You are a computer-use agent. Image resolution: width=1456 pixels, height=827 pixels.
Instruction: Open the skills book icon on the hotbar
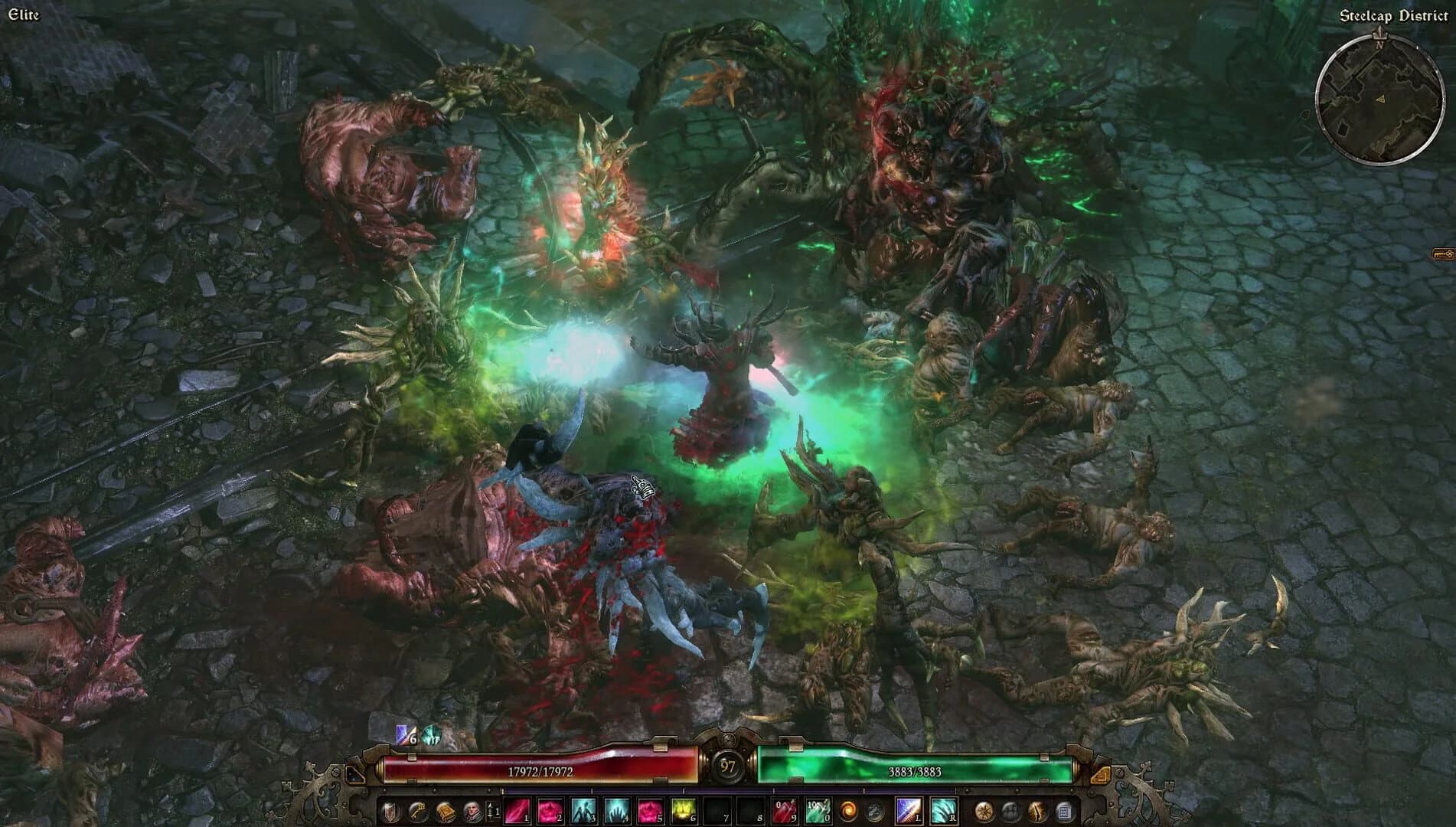pyautogui.click(x=447, y=811)
